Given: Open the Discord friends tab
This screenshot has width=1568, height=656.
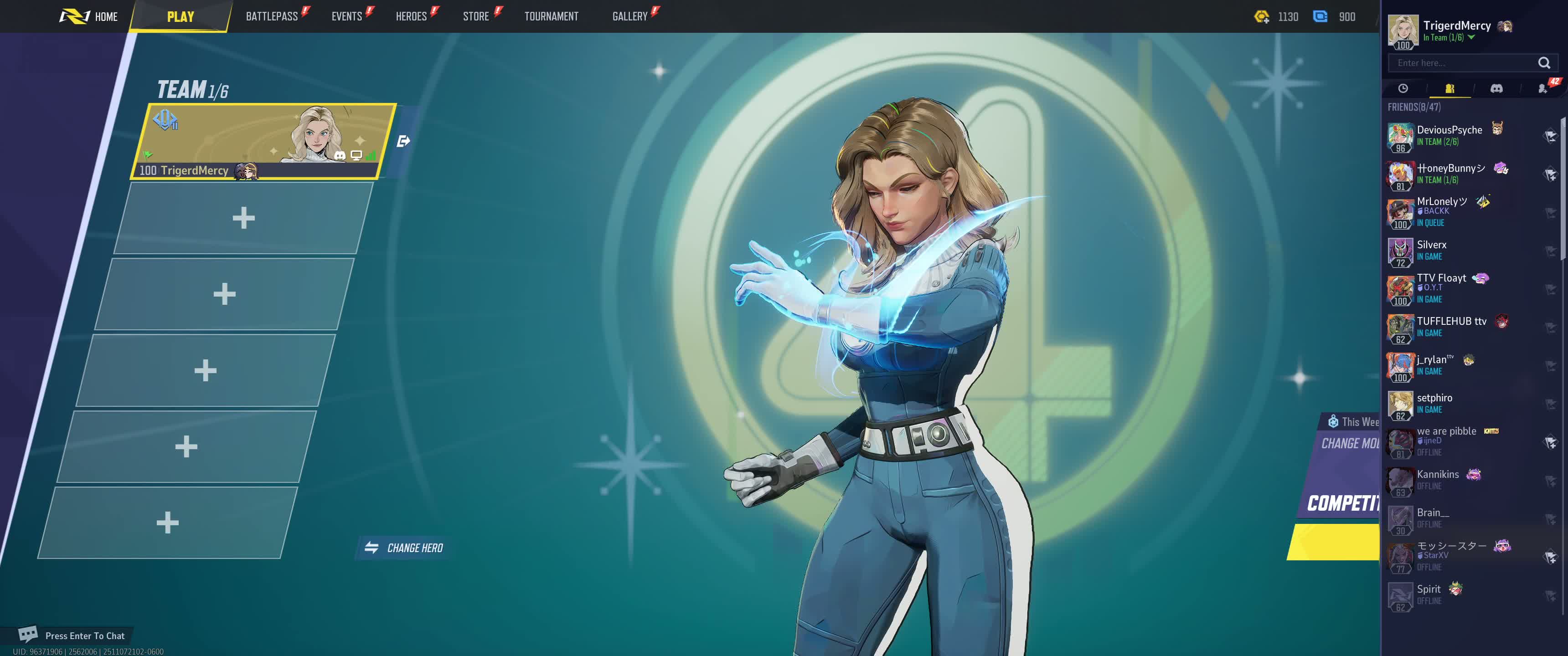Looking at the screenshot, I should pos(1496,89).
